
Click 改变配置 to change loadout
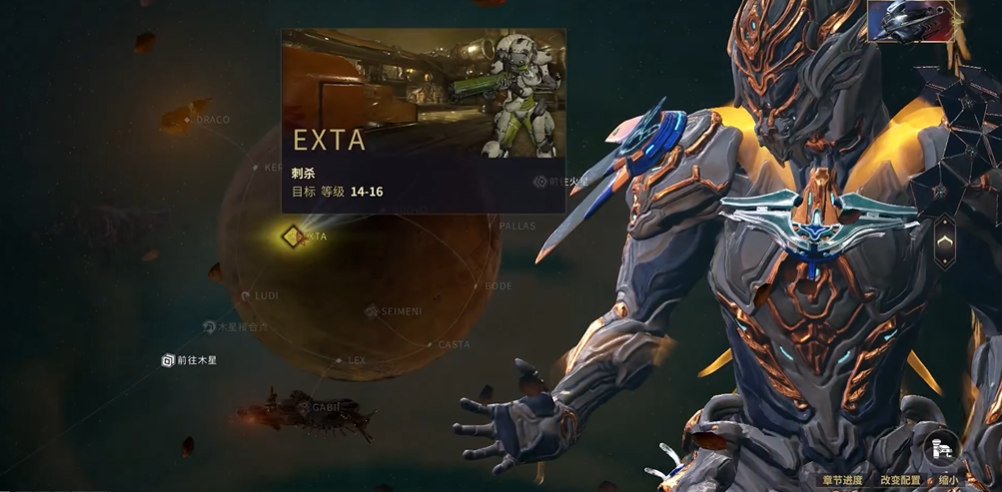point(899,480)
